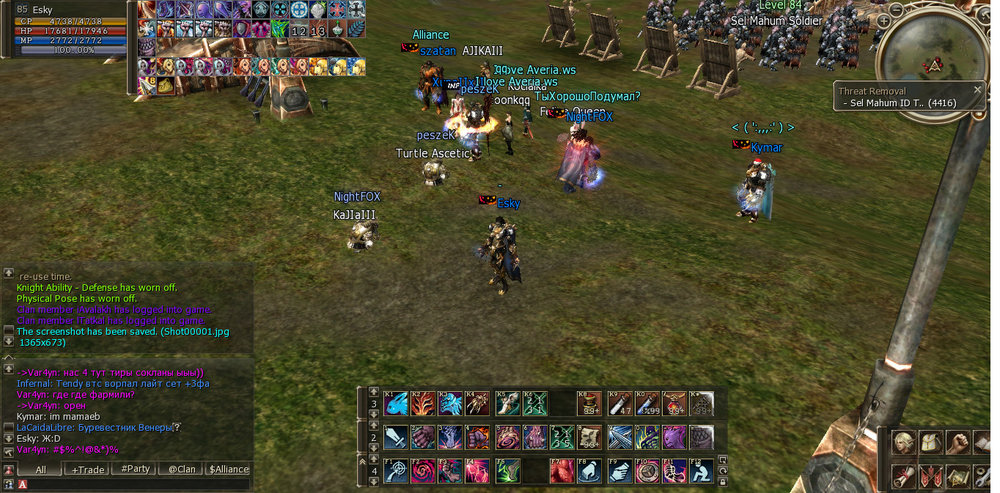Zoom out the minimap with the minus button
Image resolution: width=1000 pixels, height=493 pixels.
pos(895,9)
